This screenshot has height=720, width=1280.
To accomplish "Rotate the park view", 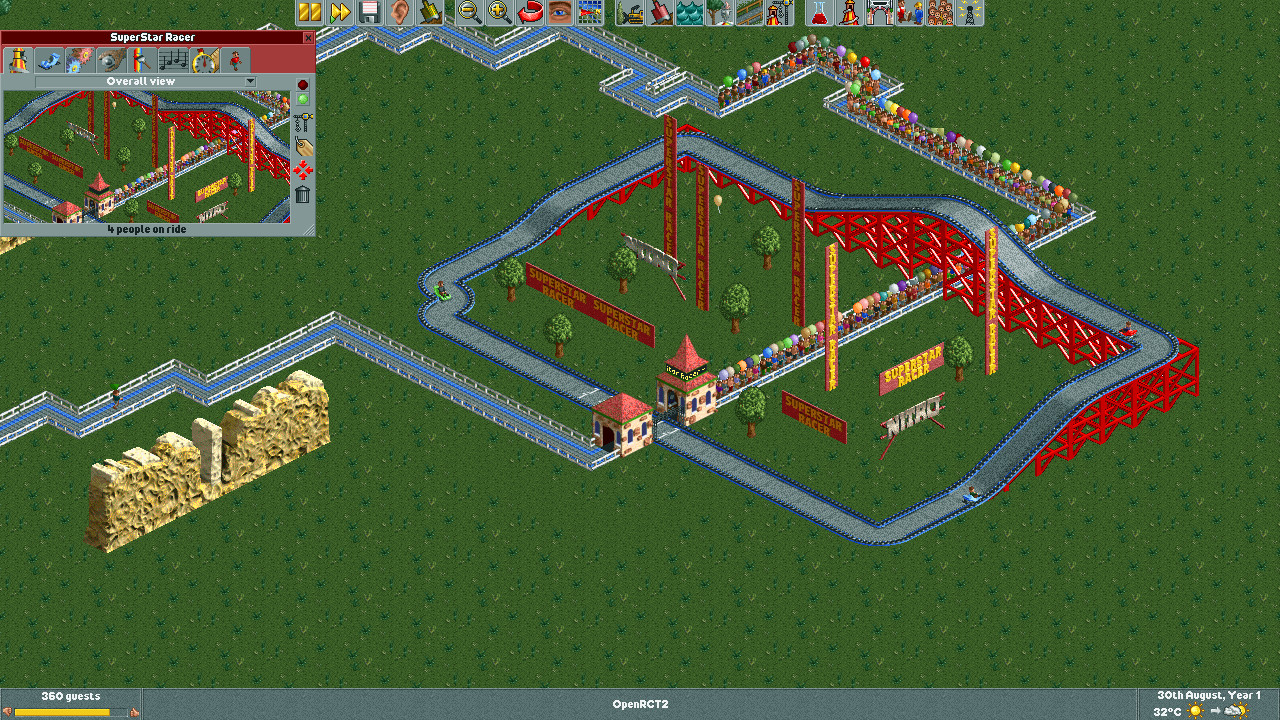I will pos(528,13).
